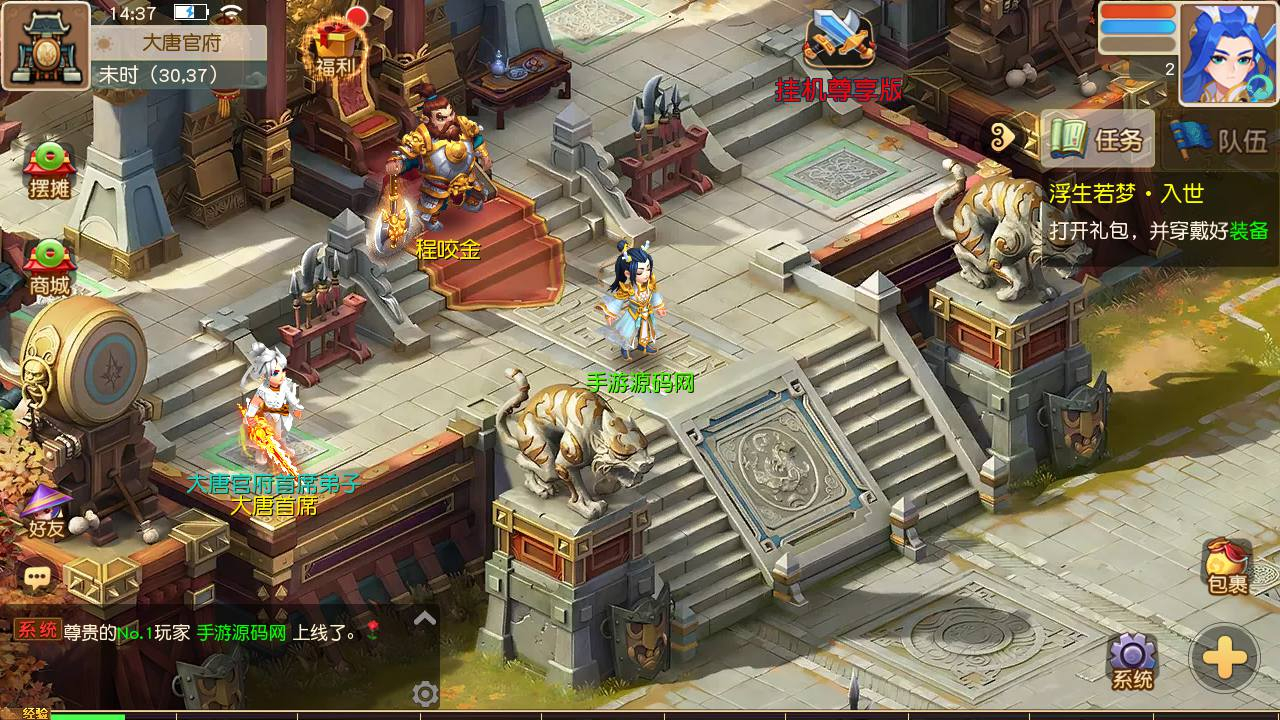Open the 大唐官府 location panel
The image size is (1280, 720).
[x=180, y=43]
